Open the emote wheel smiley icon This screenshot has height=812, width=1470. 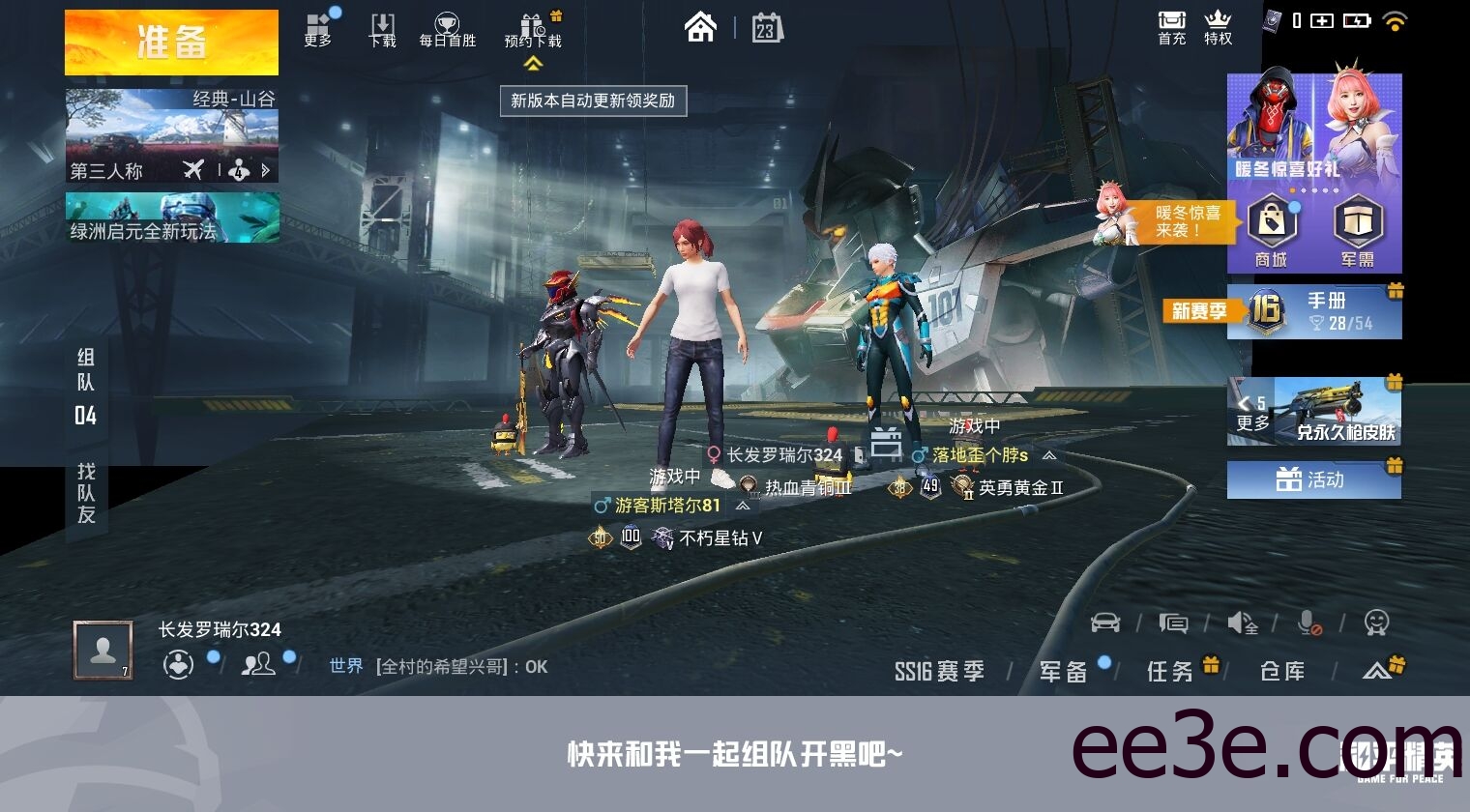[x=1377, y=624]
